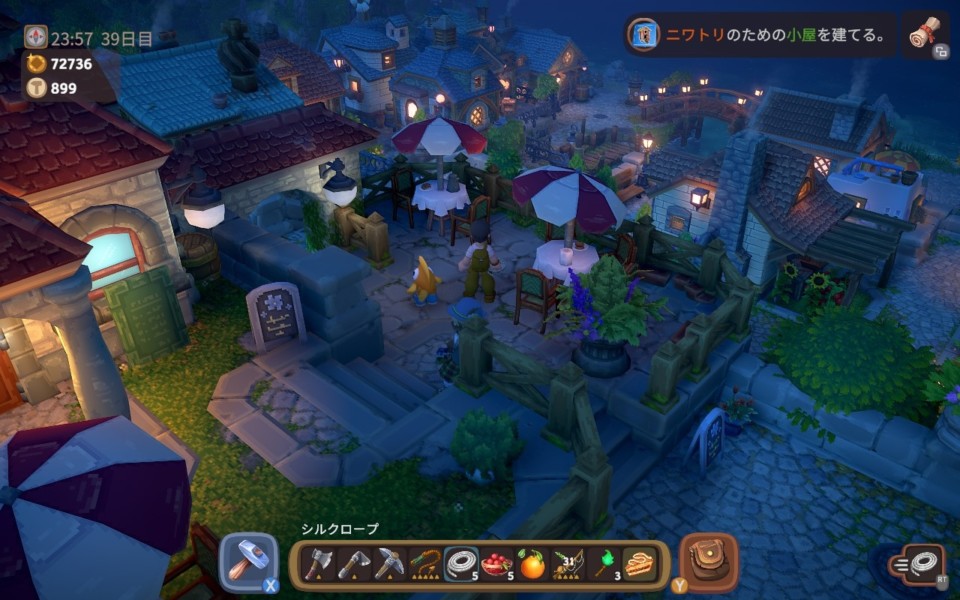
Task: Select the axe in the hotbar
Action: tap(317, 565)
